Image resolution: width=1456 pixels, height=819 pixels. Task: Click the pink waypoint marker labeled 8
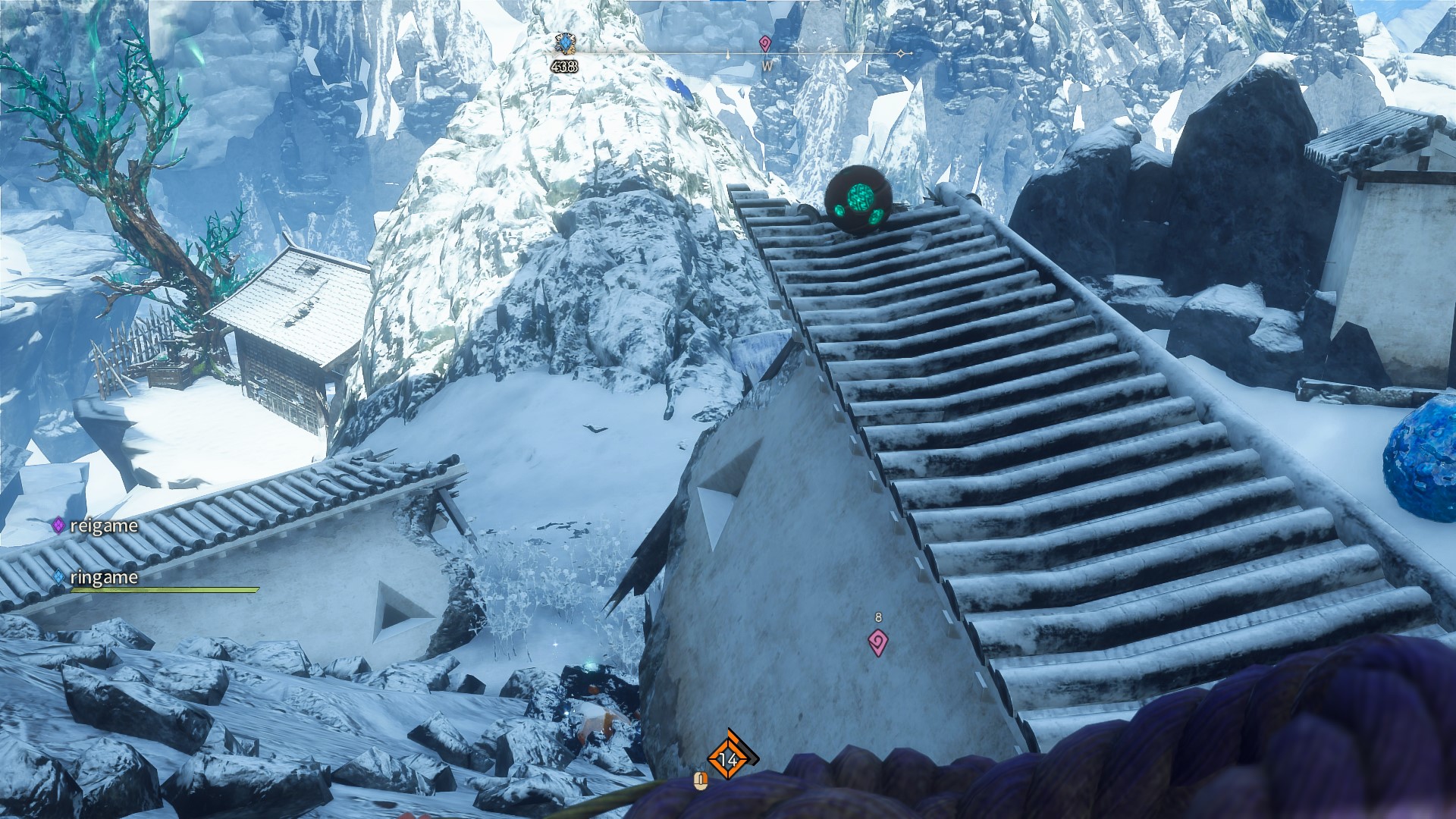[x=877, y=642]
